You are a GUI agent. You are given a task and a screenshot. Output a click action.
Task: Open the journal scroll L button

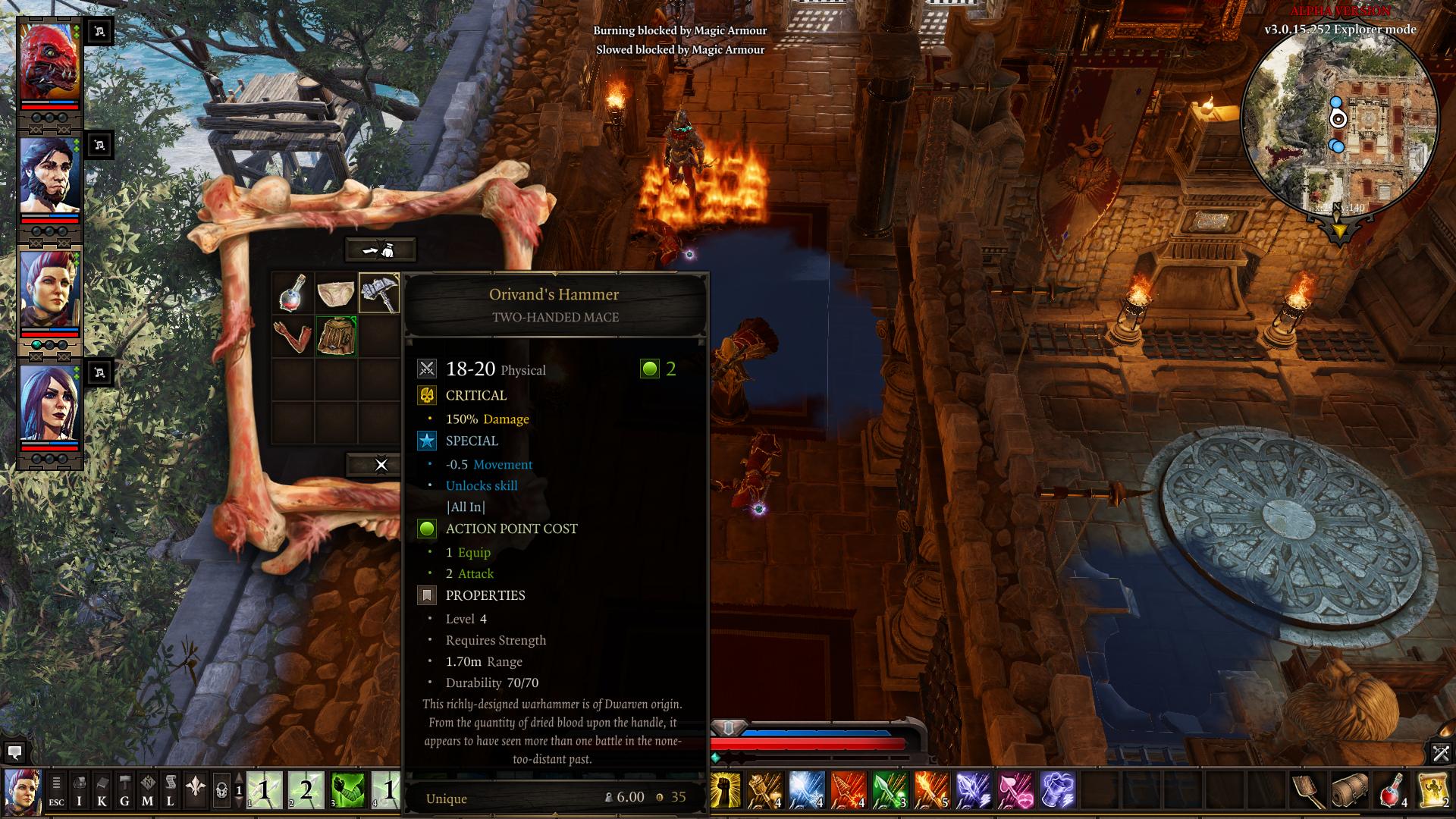click(x=170, y=790)
